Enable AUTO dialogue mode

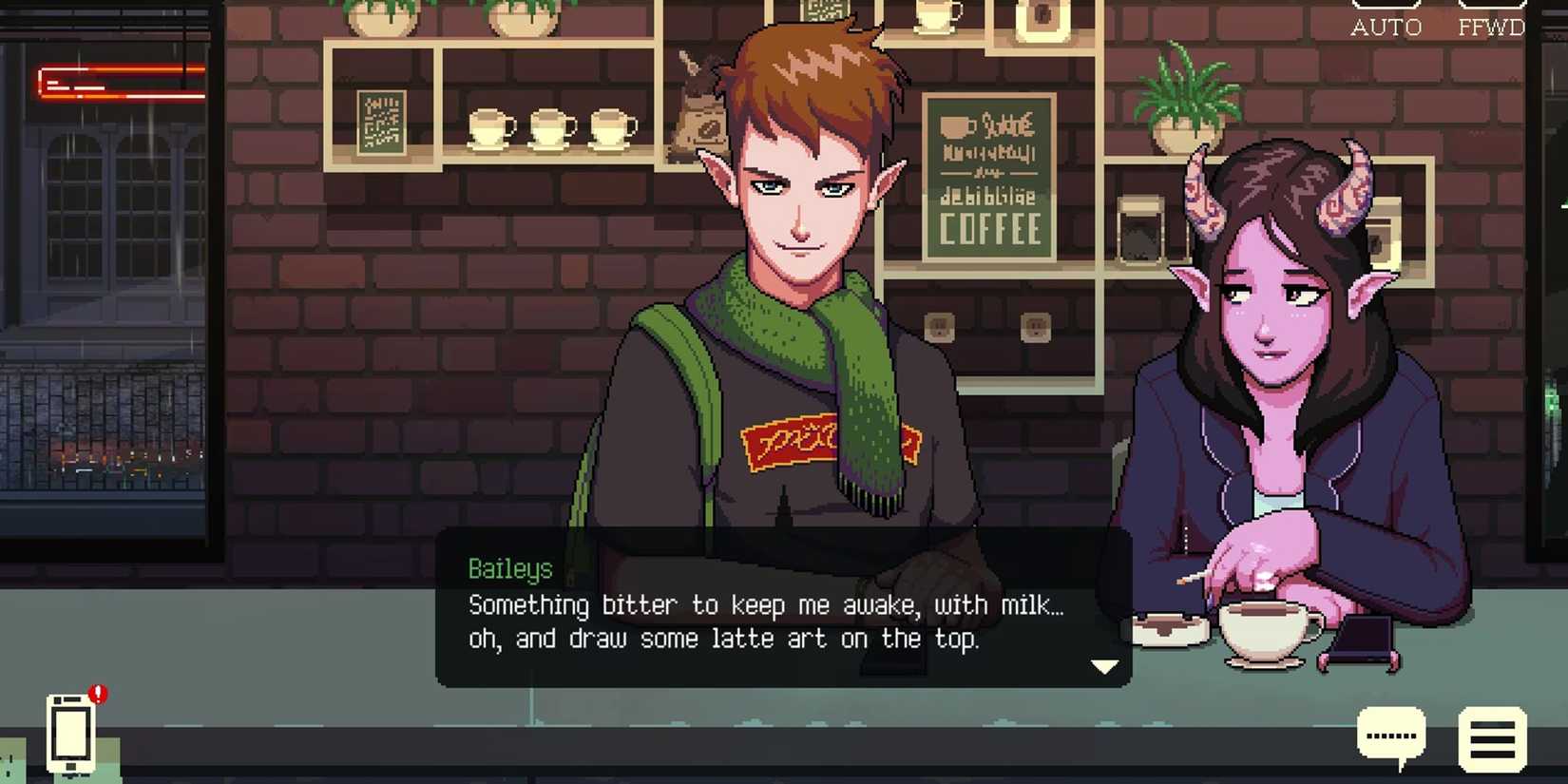coord(1386,28)
